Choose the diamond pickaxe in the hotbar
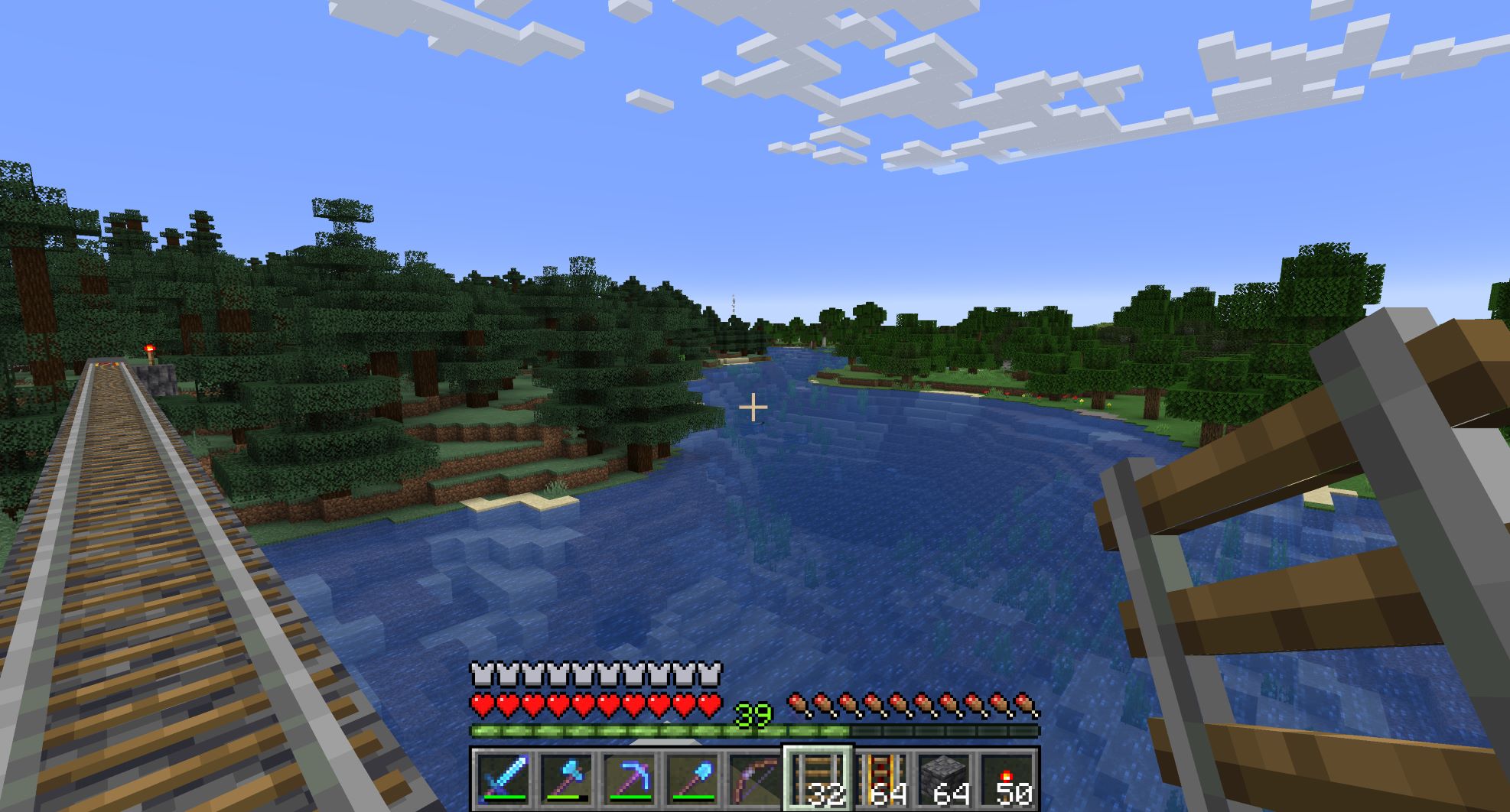1510x812 pixels. (x=629, y=778)
